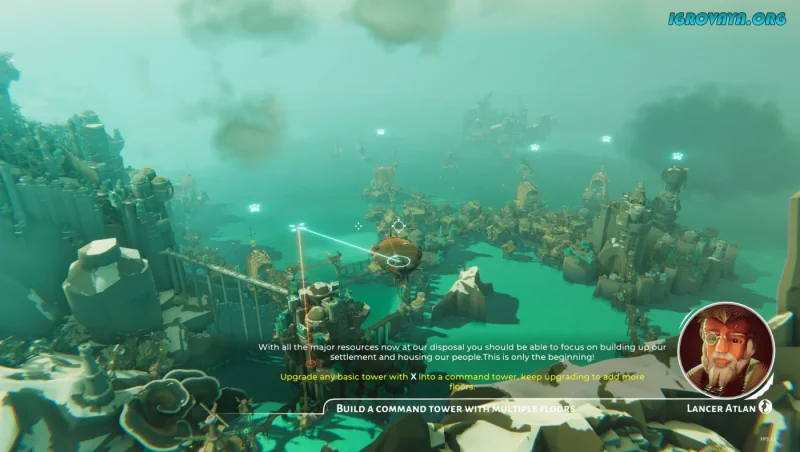This screenshot has height=452, width=800.
Task: Click the round emblem beside Lancer Atlan's name
Action: point(766,407)
